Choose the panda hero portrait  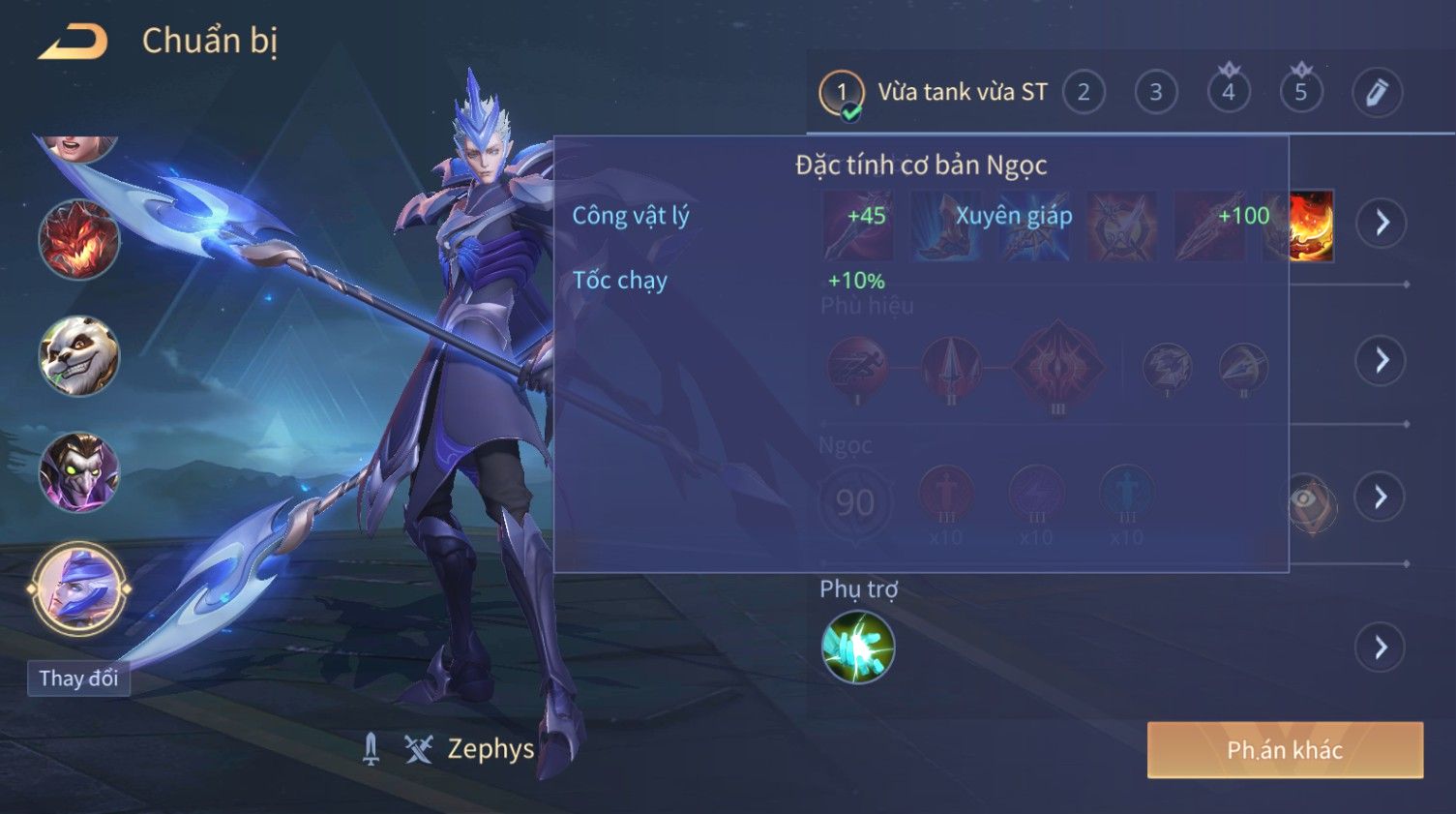tap(78, 356)
